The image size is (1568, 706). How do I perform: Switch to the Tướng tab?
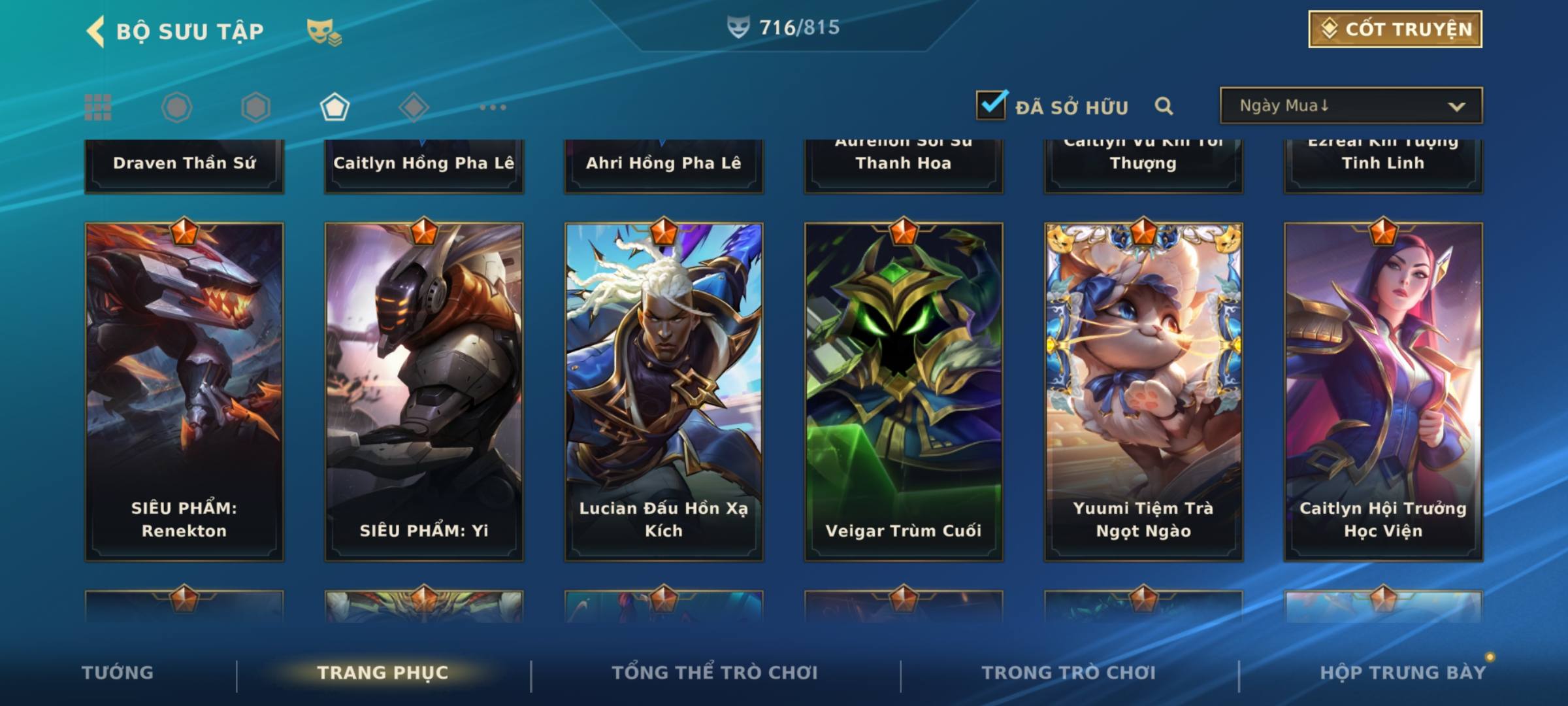pyautogui.click(x=118, y=673)
